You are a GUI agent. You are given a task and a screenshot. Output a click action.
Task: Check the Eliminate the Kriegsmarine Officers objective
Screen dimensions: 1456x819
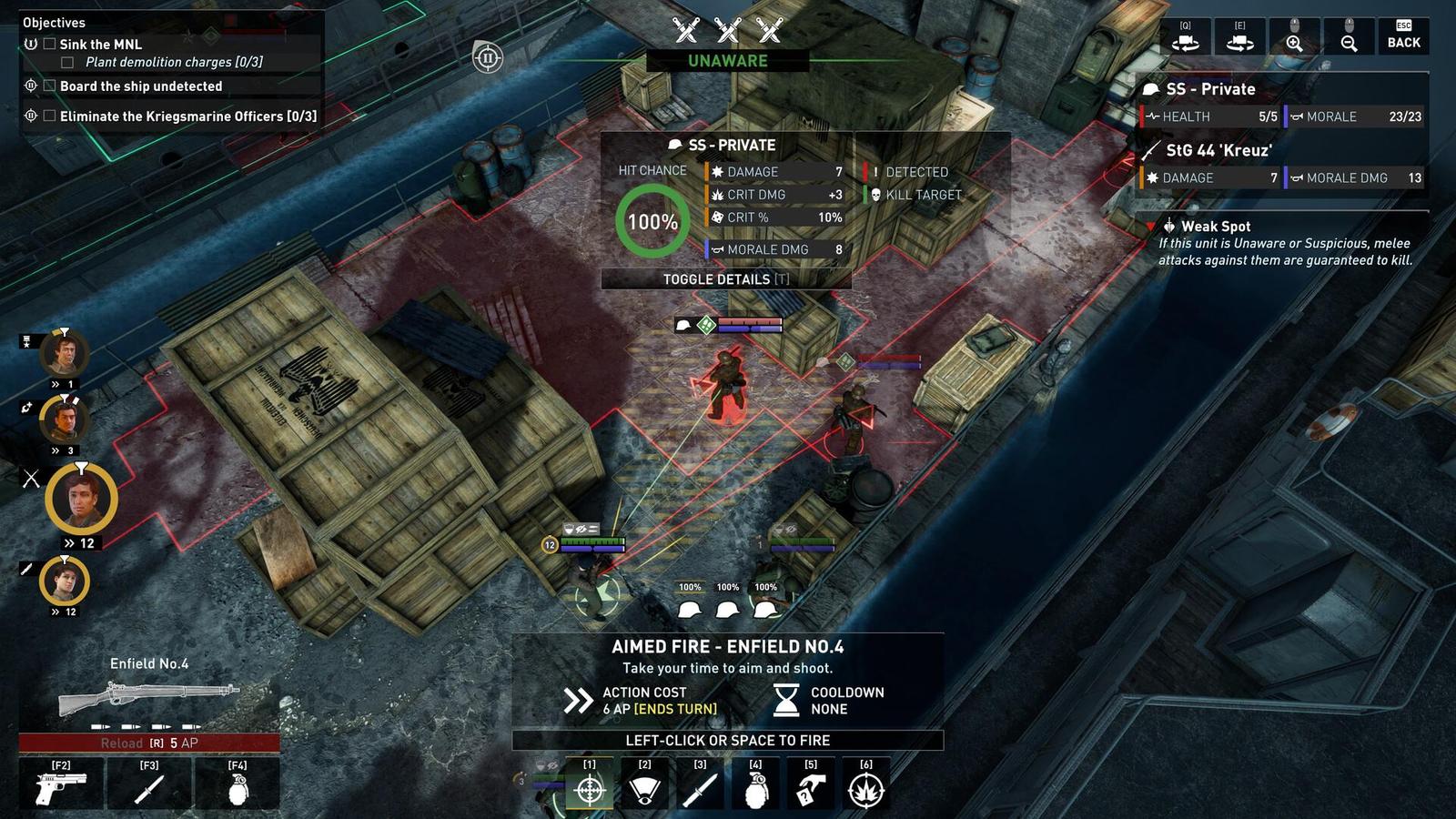(x=48, y=116)
